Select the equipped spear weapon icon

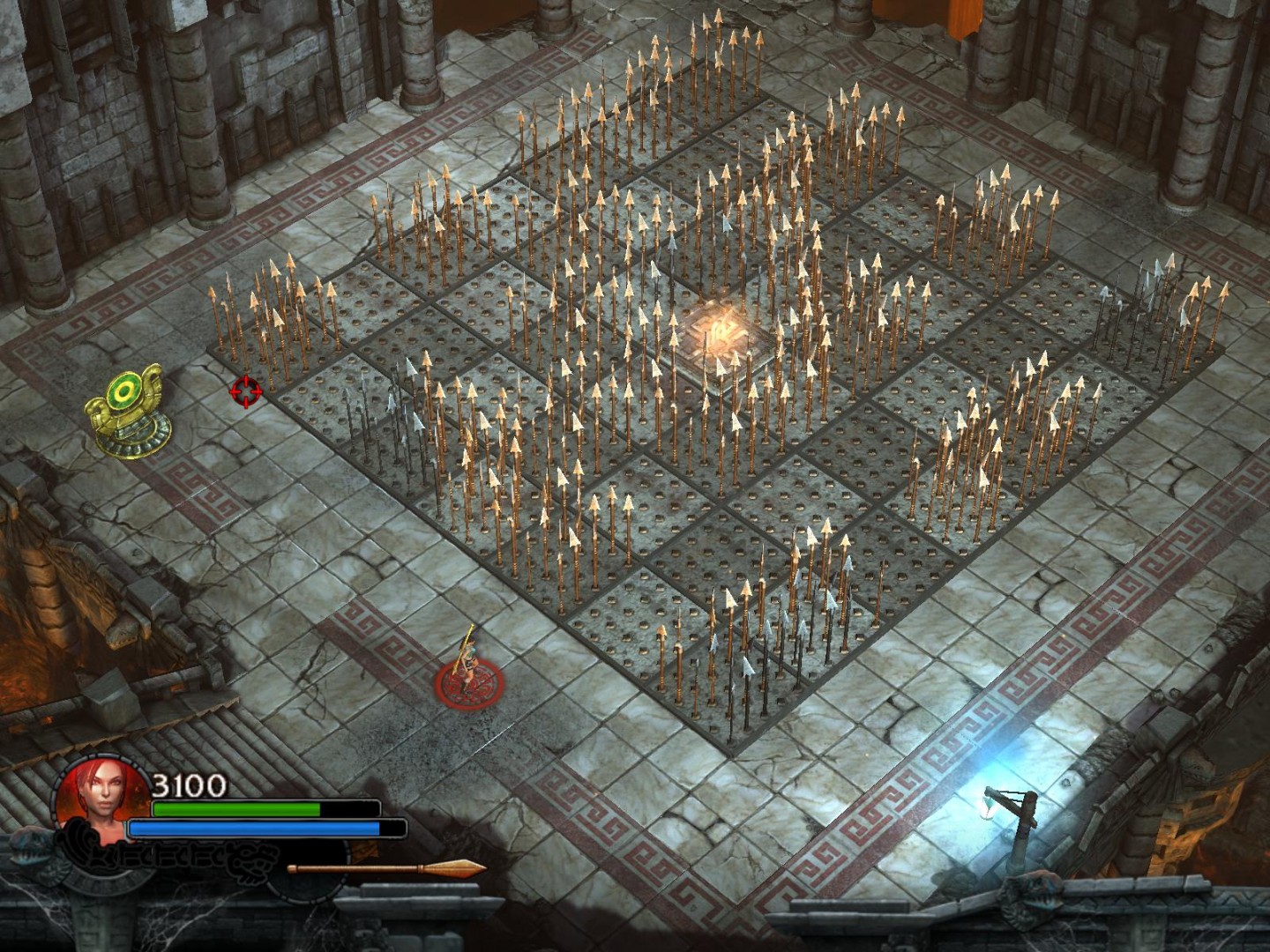tap(386, 868)
